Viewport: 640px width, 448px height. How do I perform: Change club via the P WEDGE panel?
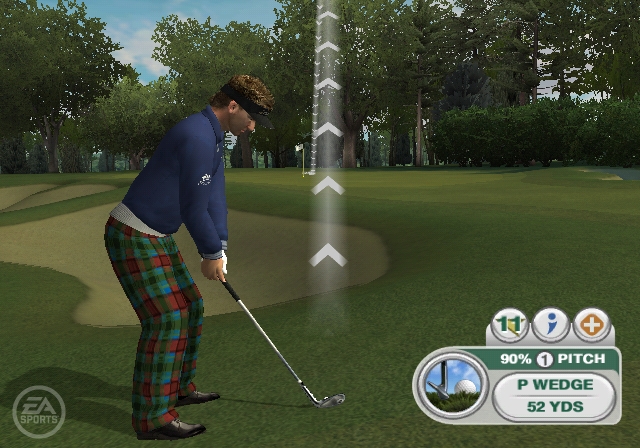[554, 384]
